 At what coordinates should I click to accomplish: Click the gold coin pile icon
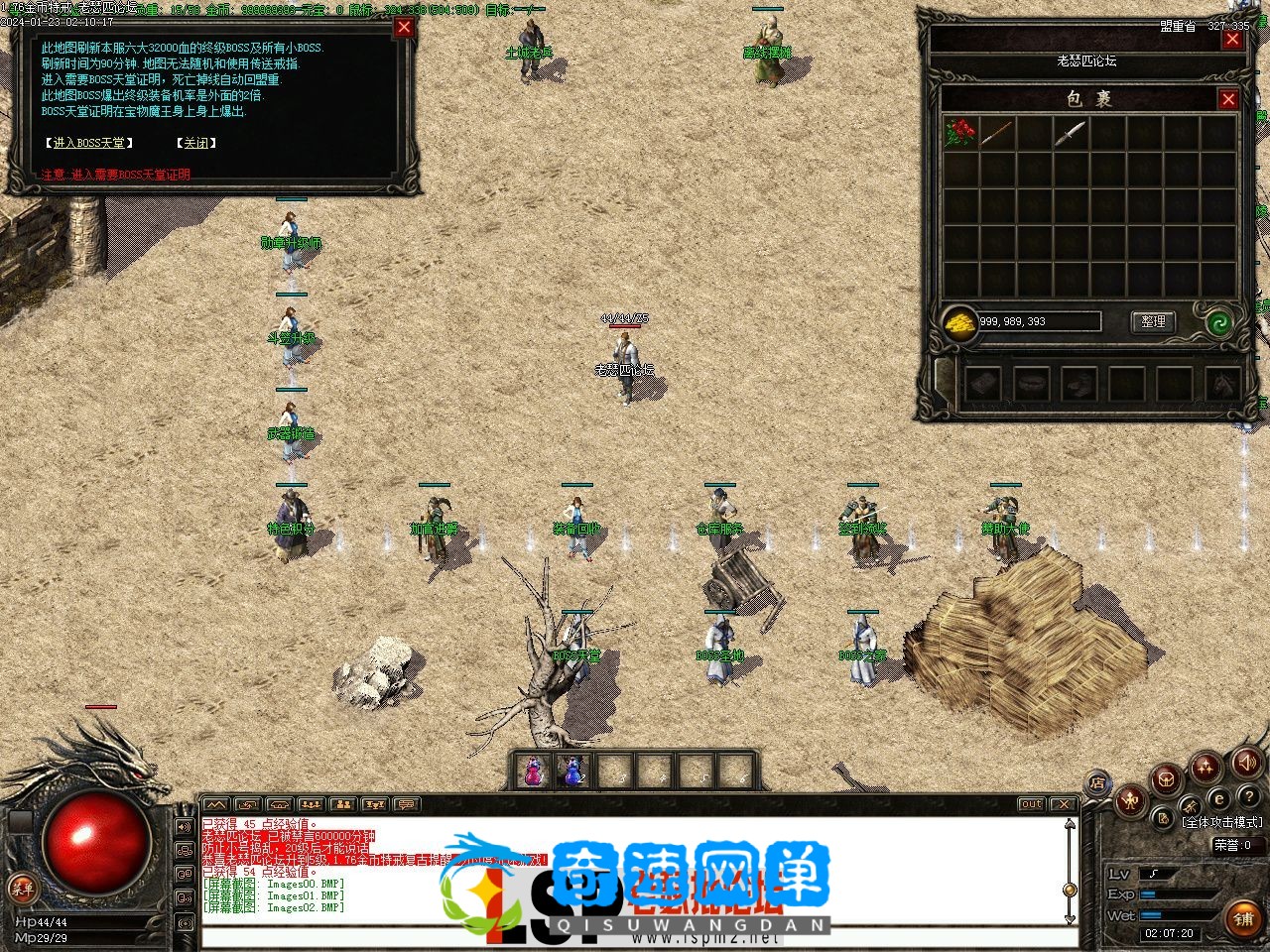pyautogui.click(x=959, y=322)
